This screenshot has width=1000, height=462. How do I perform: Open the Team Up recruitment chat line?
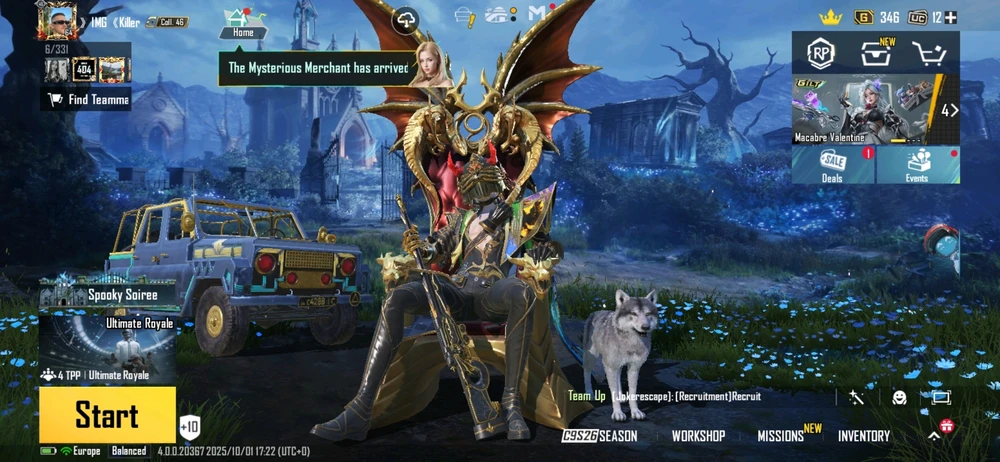665,397
